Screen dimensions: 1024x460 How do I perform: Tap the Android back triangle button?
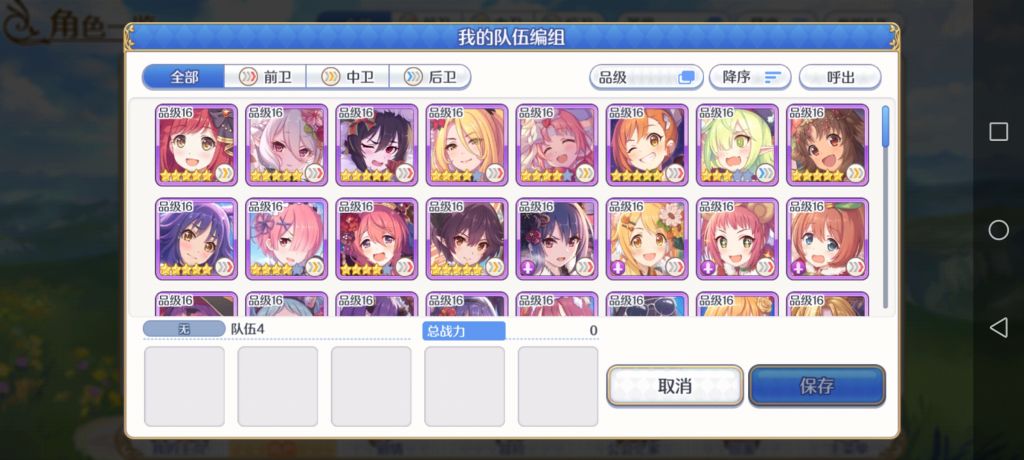point(998,327)
